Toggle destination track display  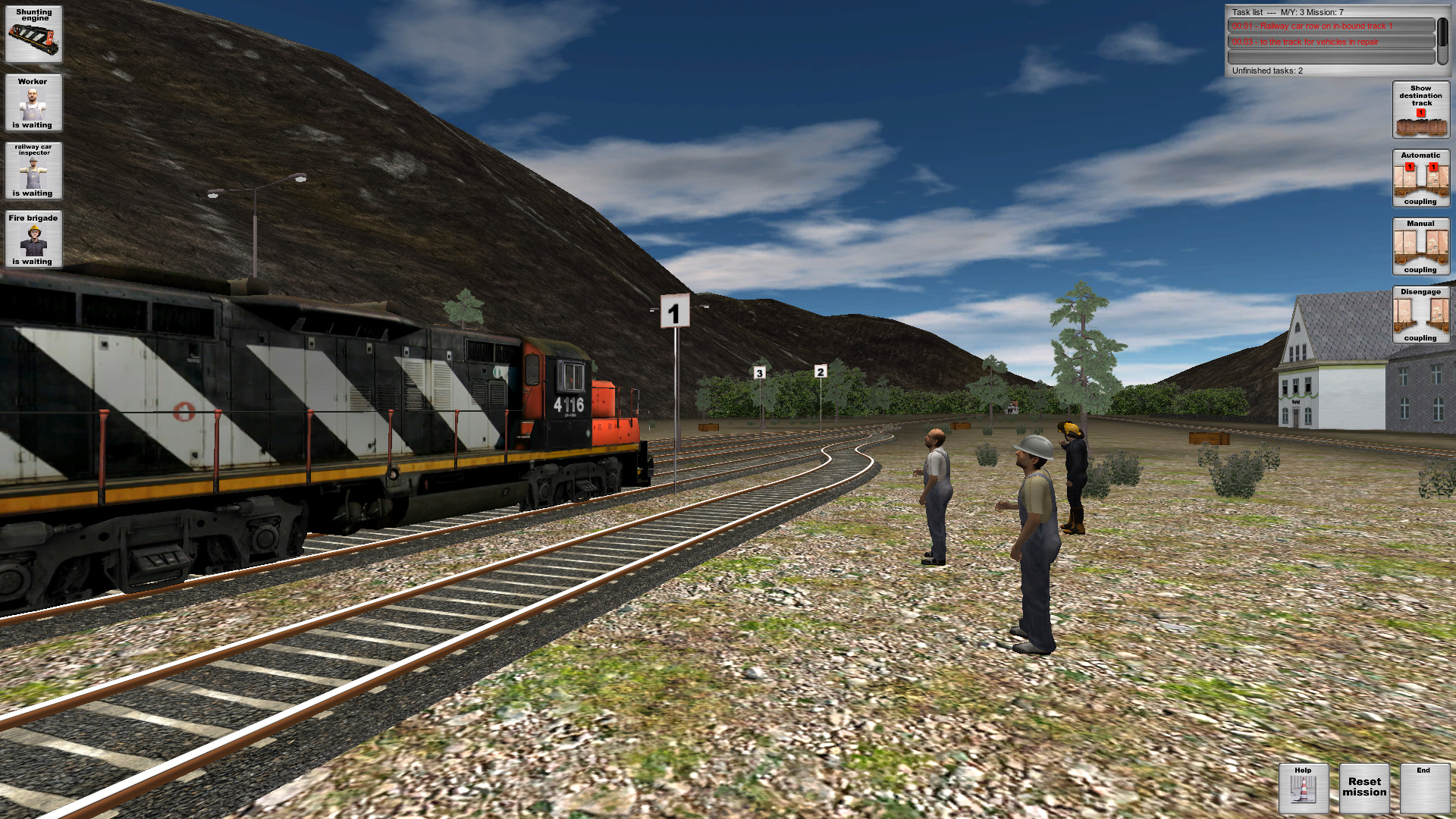pos(1420,110)
